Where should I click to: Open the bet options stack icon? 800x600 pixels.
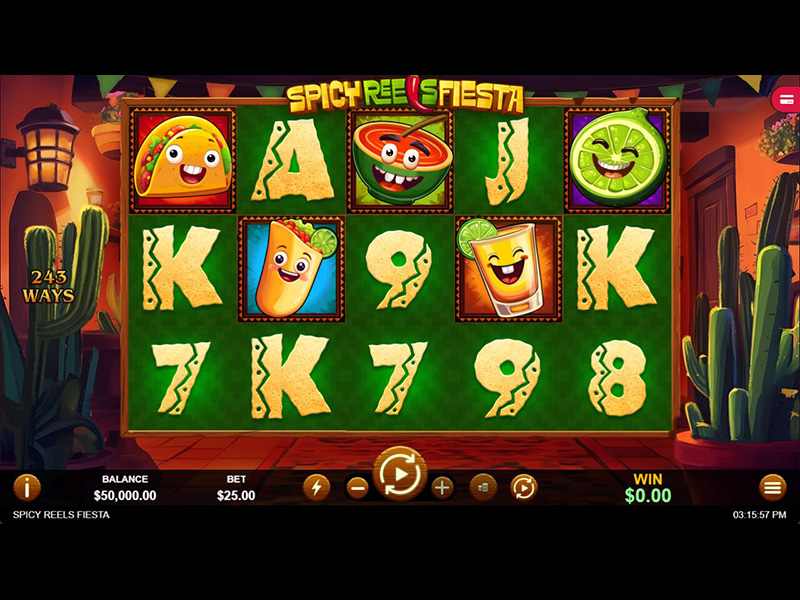click(483, 487)
